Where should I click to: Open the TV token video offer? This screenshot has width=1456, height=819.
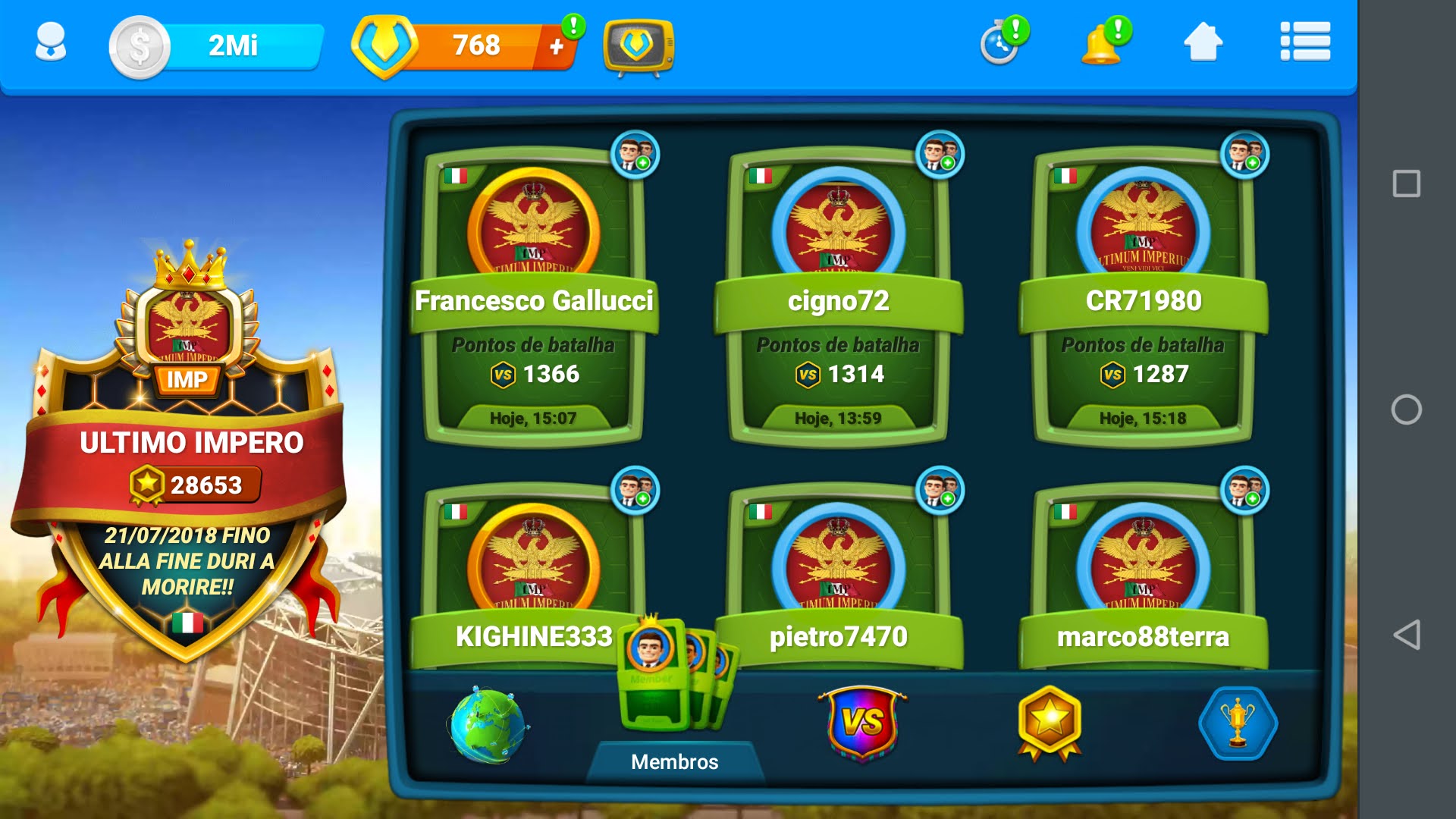pyautogui.click(x=638, y=47)
